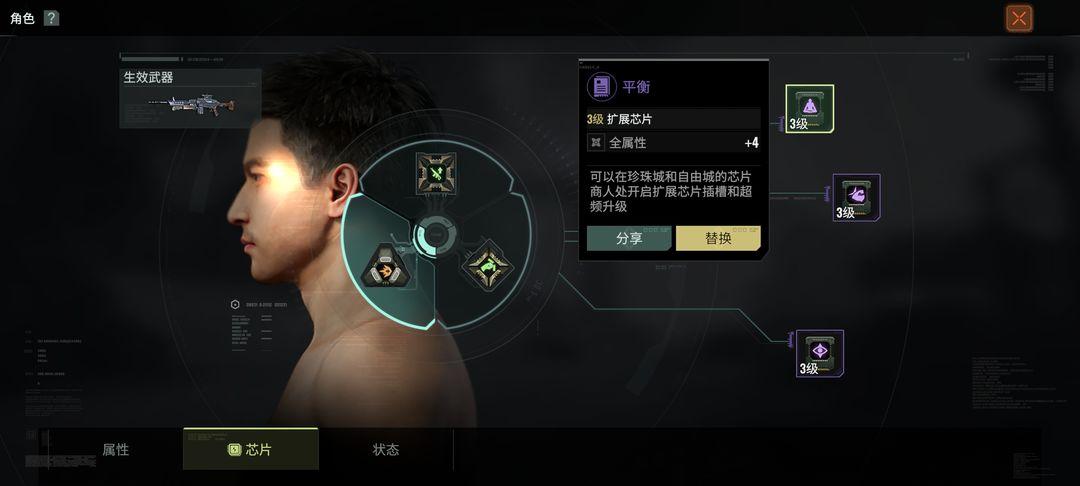Choose the triangular chip with orange bird

click(384, 265)
